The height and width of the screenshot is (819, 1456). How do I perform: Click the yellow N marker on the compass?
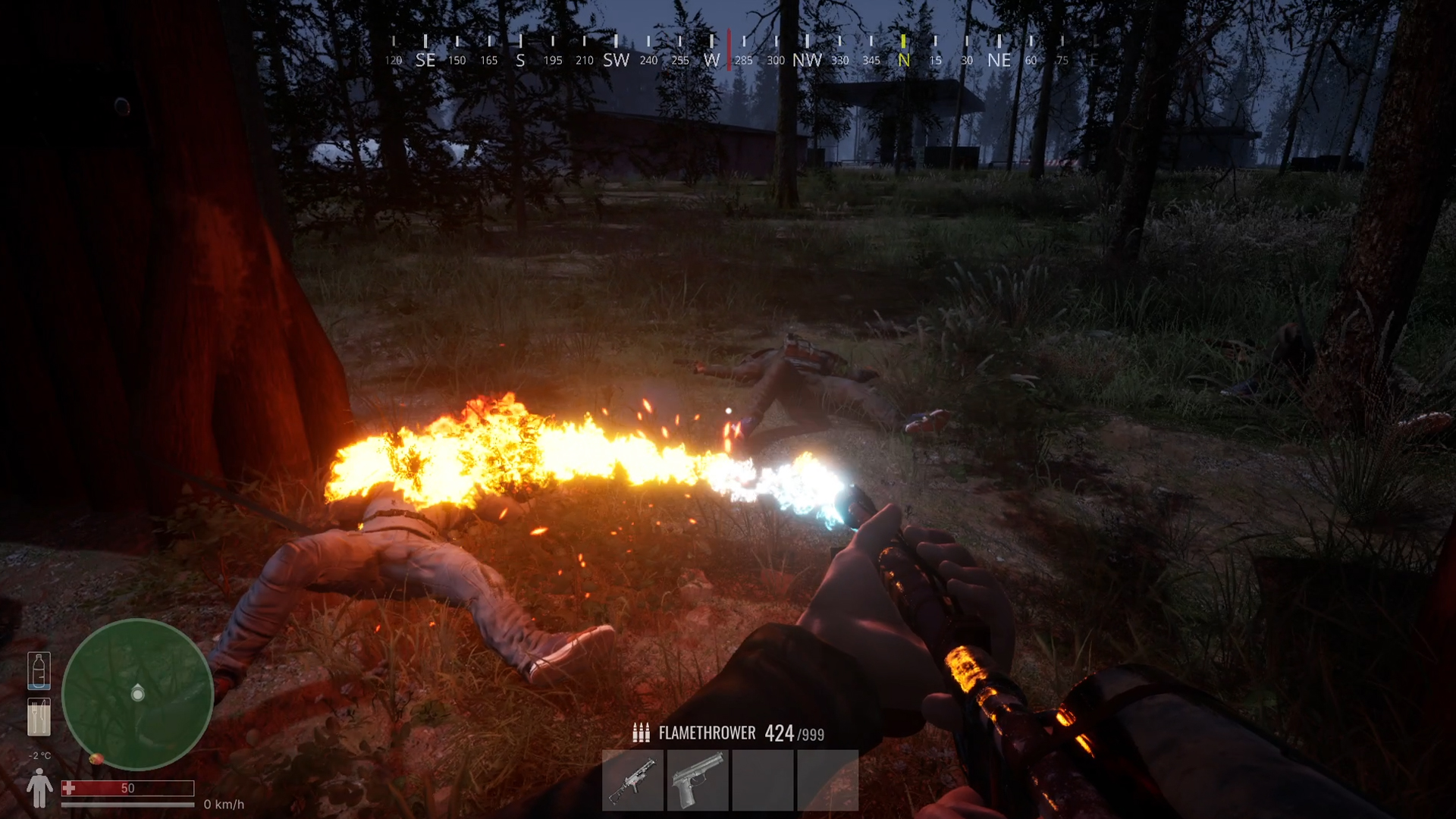(903, 60)
